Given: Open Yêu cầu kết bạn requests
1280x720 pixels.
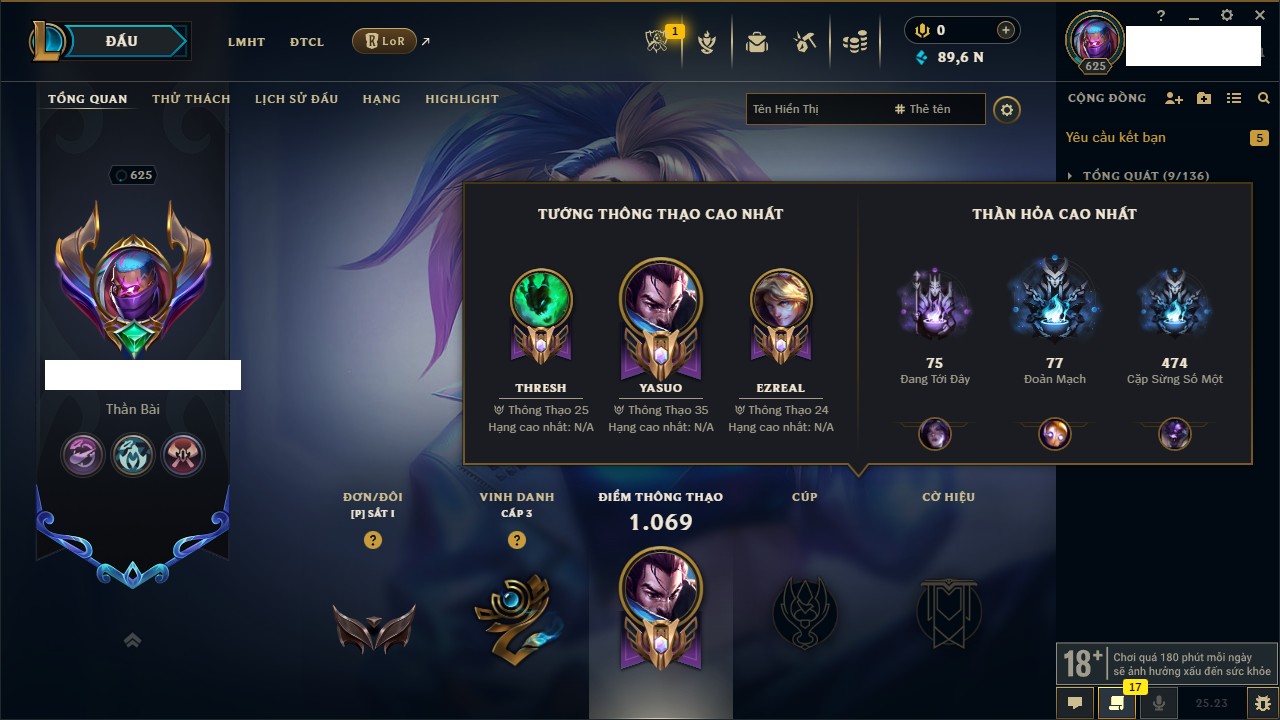Looking at the screenshot, I should click(x=1115, y=138).
